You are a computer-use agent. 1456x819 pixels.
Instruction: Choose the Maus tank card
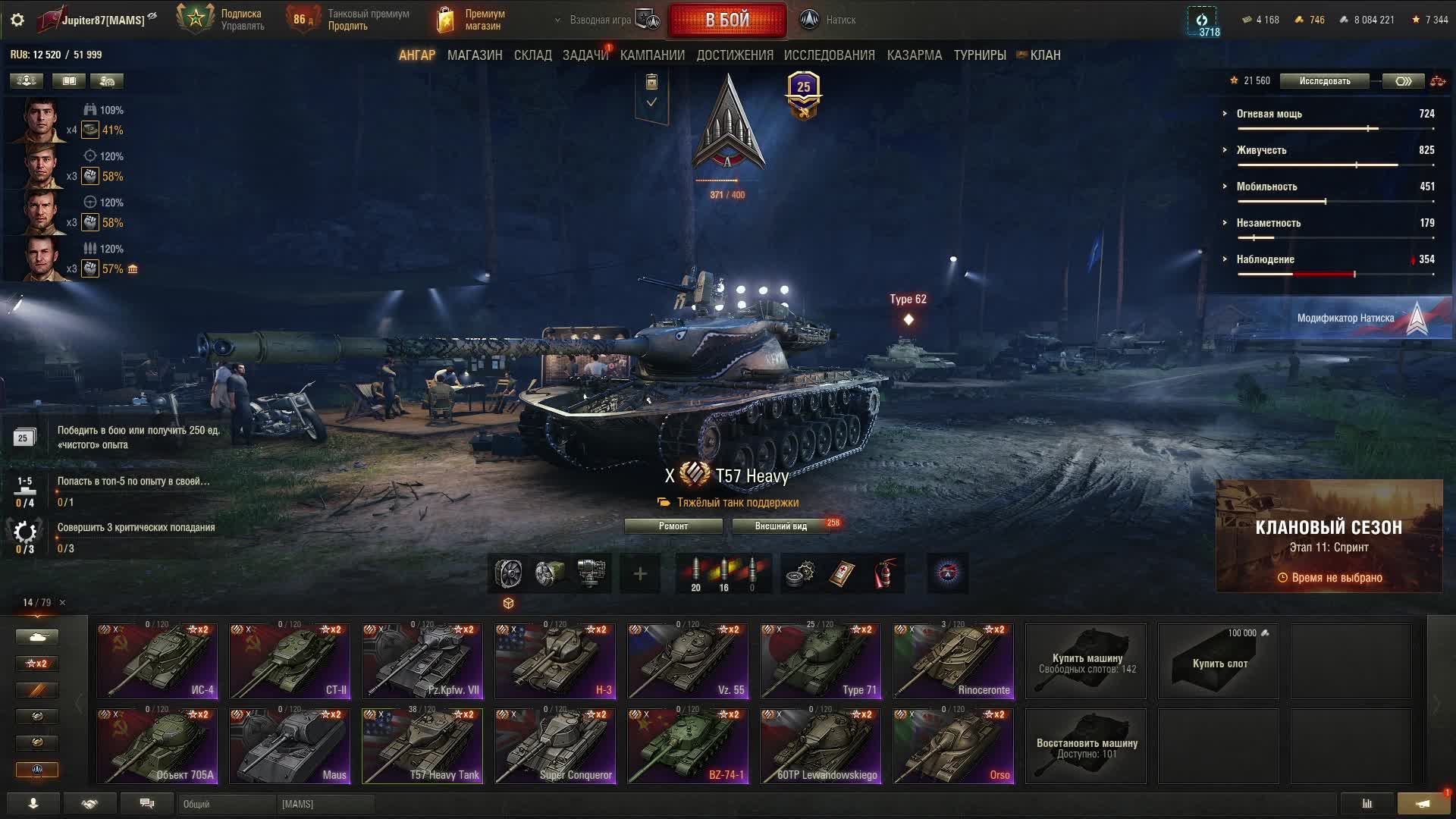click(290, 745)
